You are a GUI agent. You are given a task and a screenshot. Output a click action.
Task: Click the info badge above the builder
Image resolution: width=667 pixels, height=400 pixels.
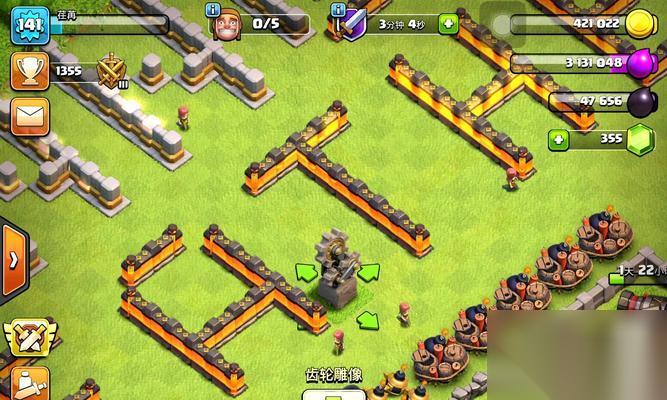pos(213,9)
